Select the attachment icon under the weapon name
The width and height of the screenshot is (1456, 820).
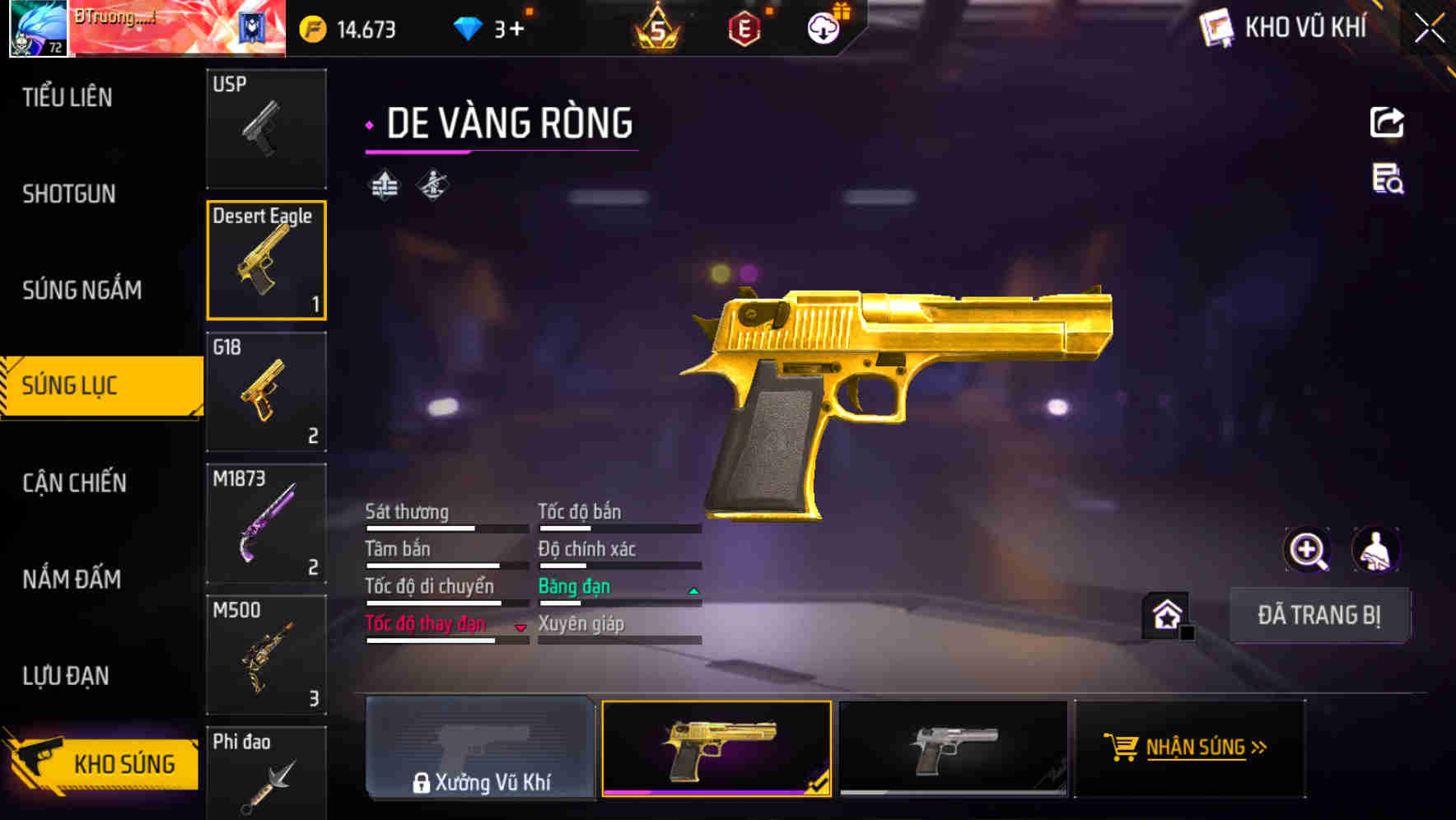pyautogui.click(x=383, y=184)
